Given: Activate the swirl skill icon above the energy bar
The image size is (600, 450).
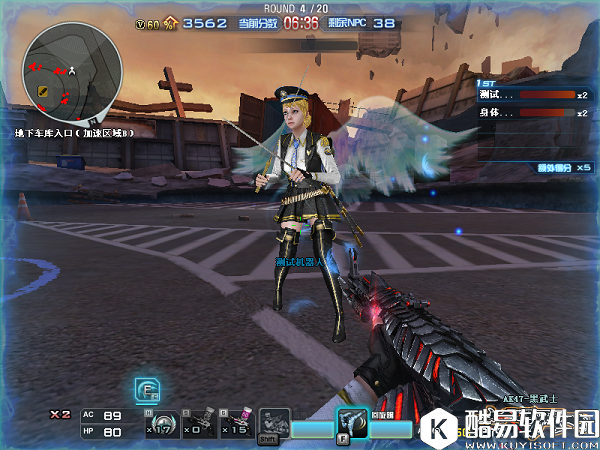Looking at the screenshot, I should [351, 422].
